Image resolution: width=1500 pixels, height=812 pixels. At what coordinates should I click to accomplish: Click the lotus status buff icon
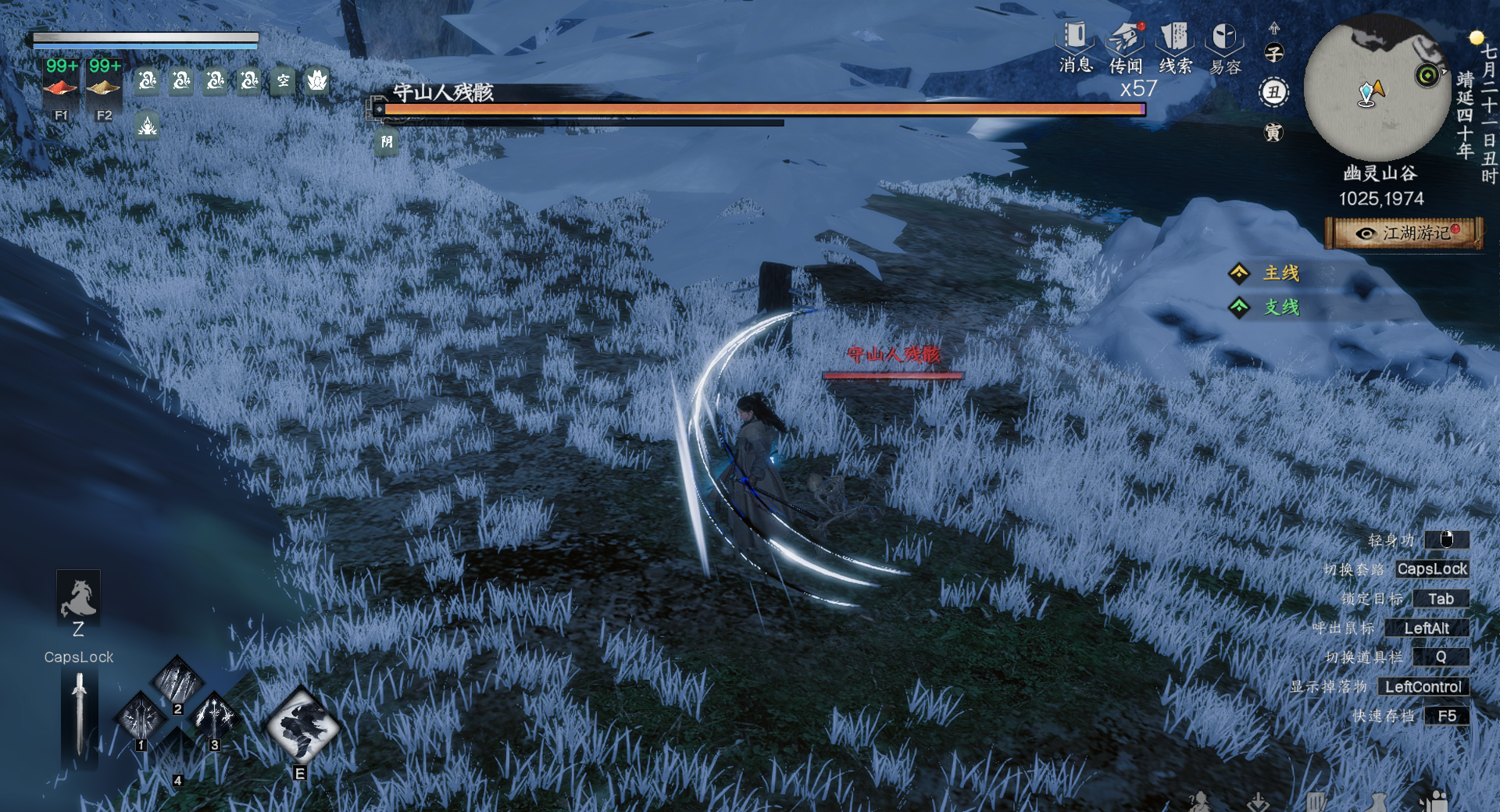click(316, 80)
